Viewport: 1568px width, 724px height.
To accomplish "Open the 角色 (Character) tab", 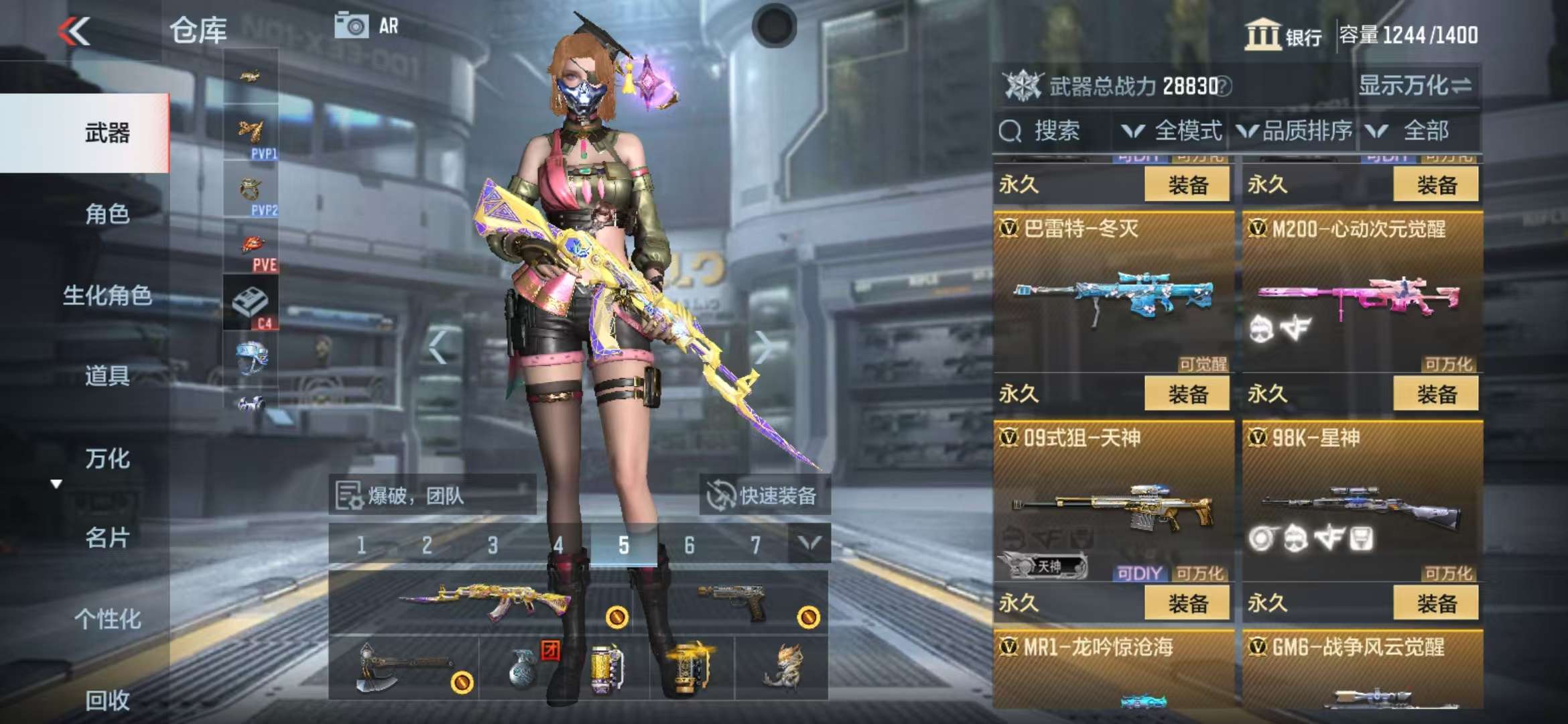I will click(x=107, y=214).
